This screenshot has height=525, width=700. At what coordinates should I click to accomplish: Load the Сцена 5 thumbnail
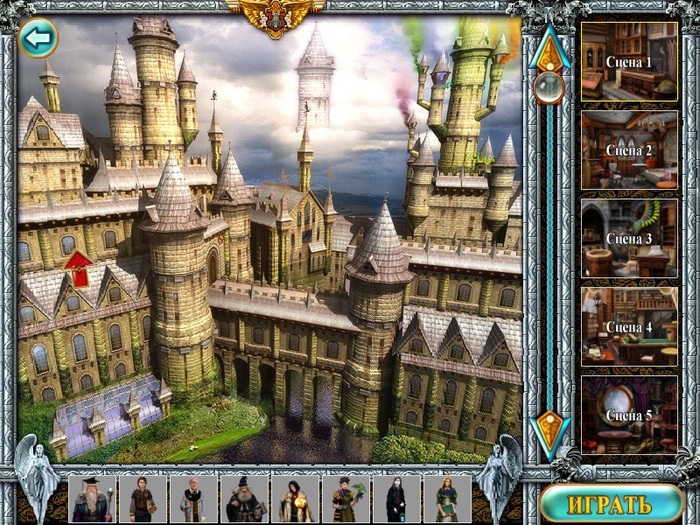[629, 414]
